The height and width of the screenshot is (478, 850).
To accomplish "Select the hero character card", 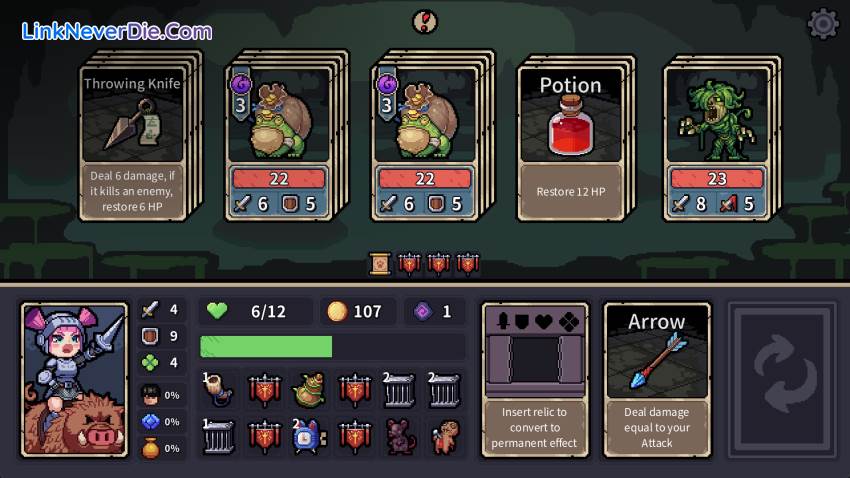I will coord(75,379).
